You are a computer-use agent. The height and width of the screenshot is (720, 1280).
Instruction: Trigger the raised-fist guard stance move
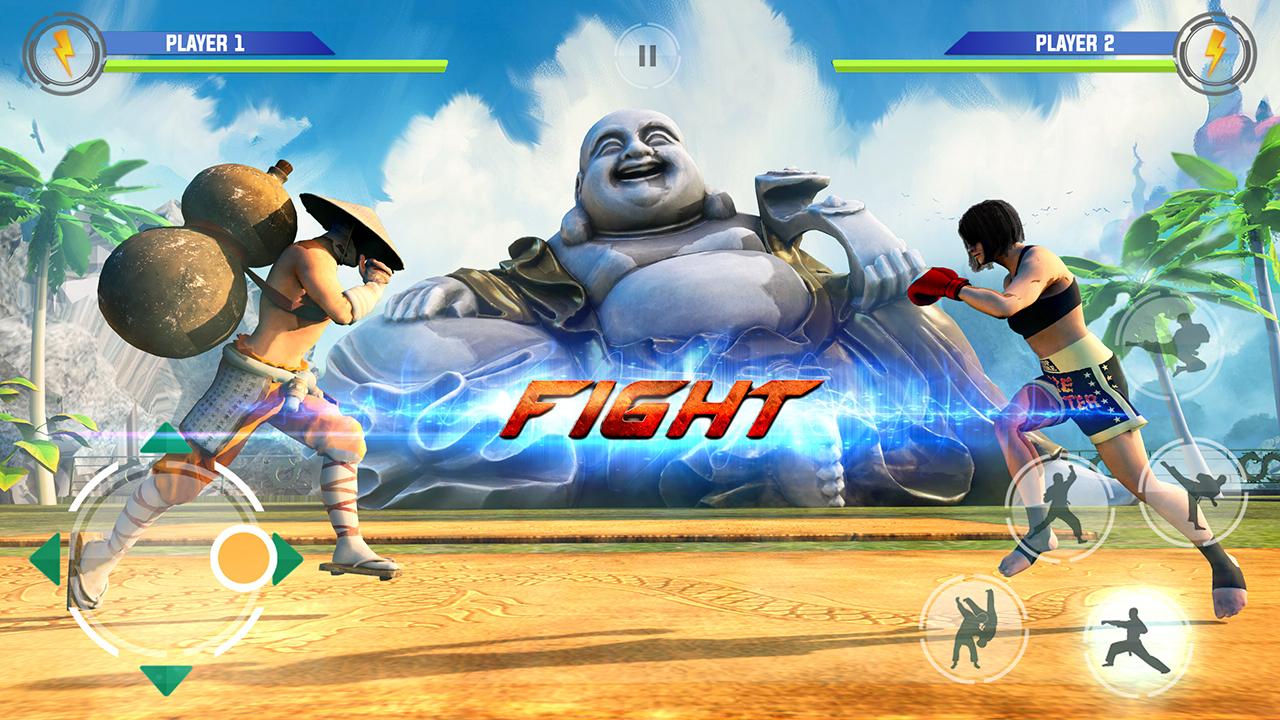[x=1059, y=507]
